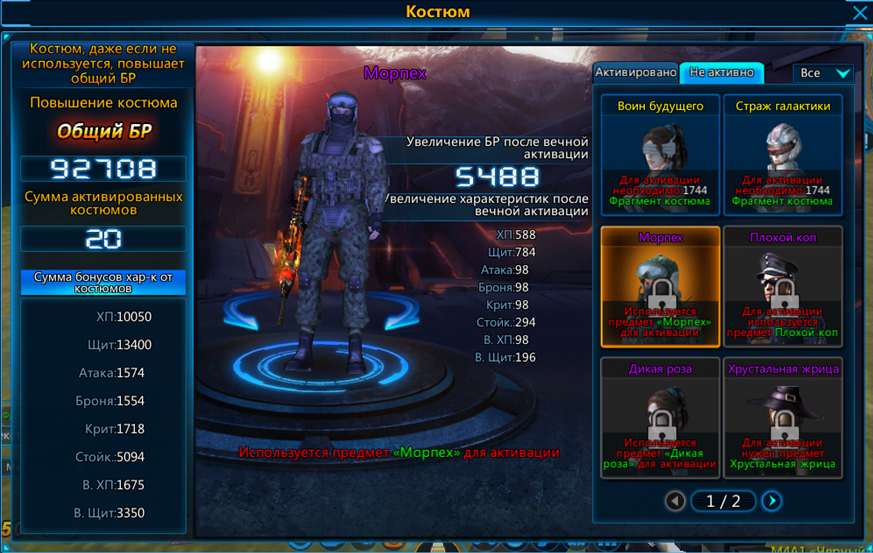Rotate the character model left
Screen dimensions: 873x553
(x=241, y=315)
